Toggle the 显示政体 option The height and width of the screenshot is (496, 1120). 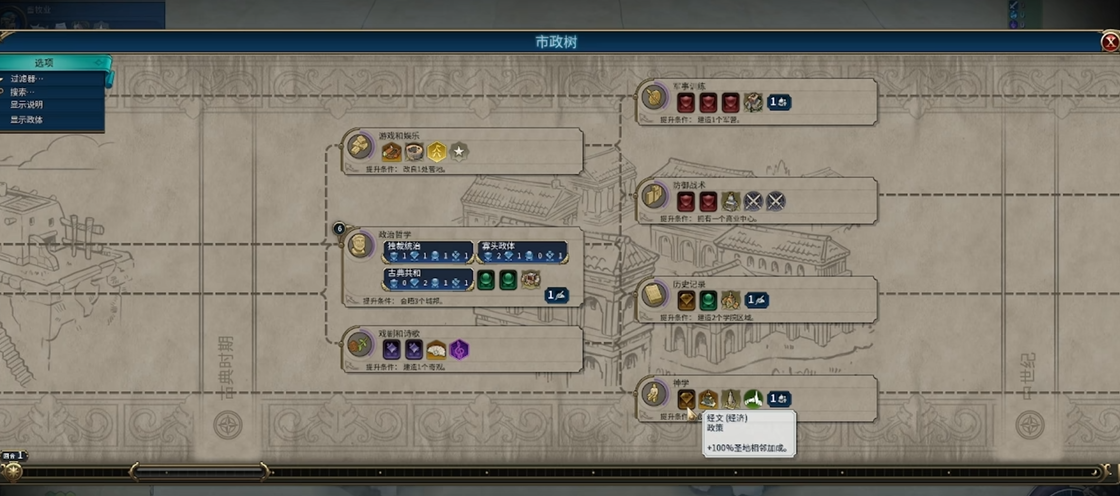click(27, 120)
